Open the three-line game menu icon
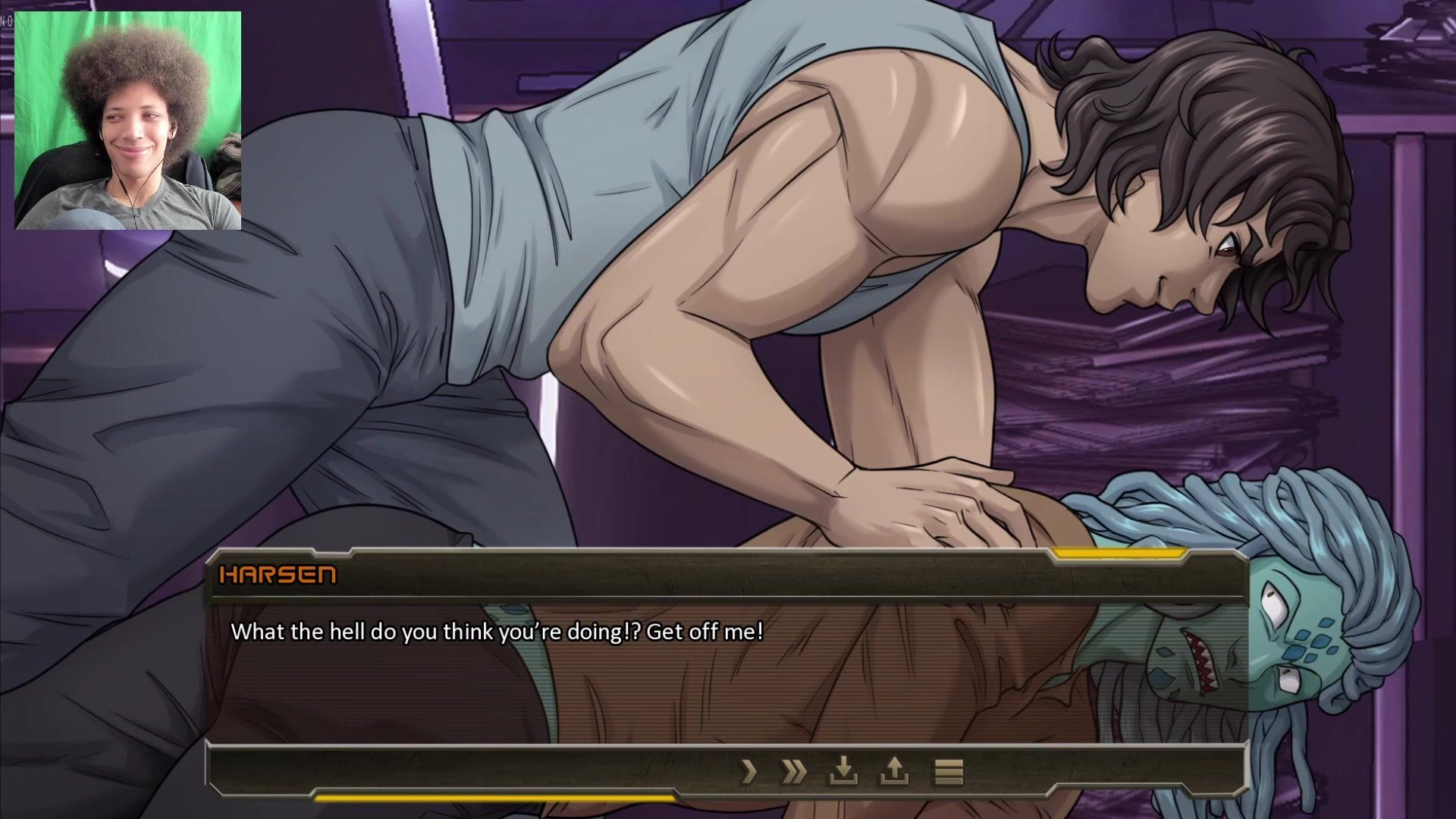 tap(948, 772)
